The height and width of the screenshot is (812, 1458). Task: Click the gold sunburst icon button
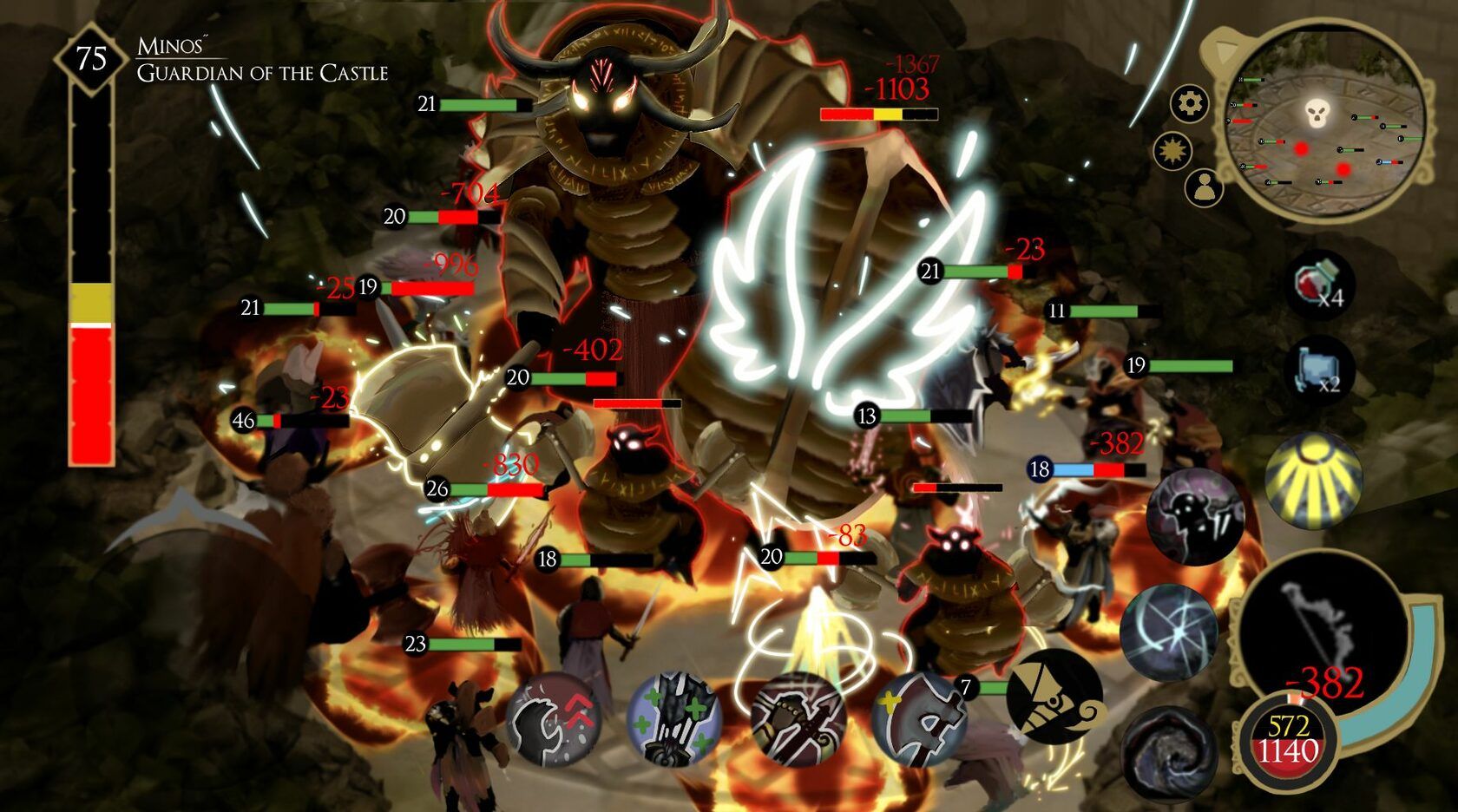click(x=1172, y=151)
